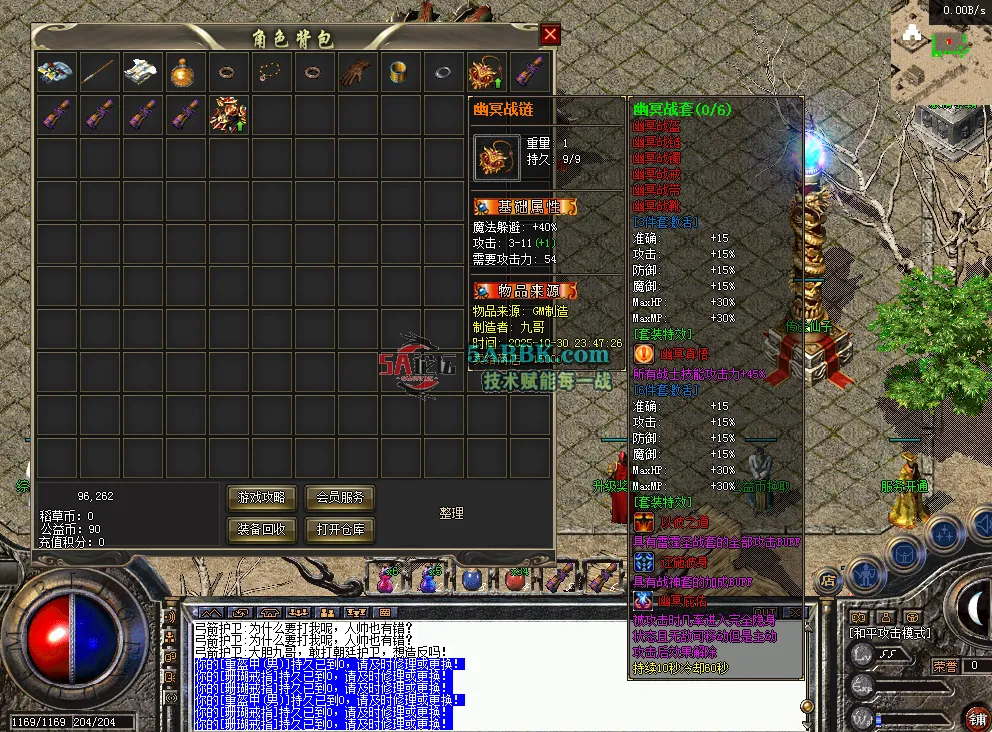
Task: Click the 装备回收 equipment recycle button
Action: coord(262,529)
